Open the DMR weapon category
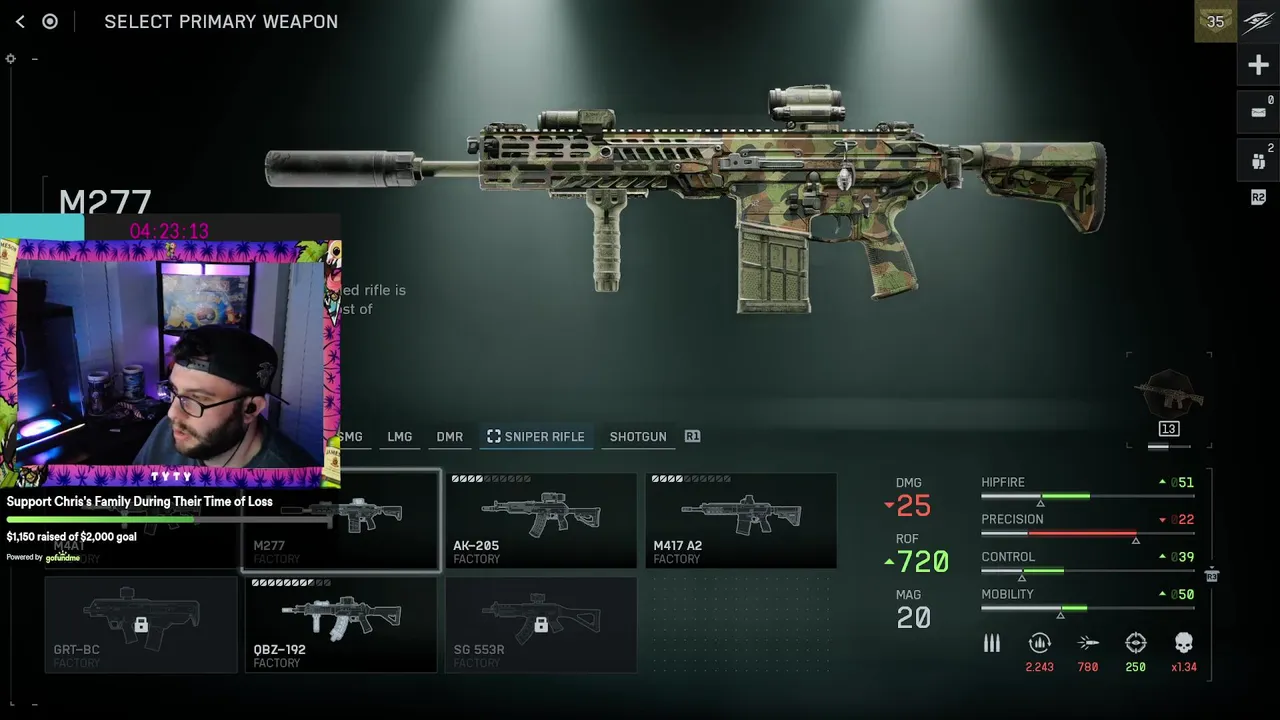1280x720 pixels. (x=449, y=437)
